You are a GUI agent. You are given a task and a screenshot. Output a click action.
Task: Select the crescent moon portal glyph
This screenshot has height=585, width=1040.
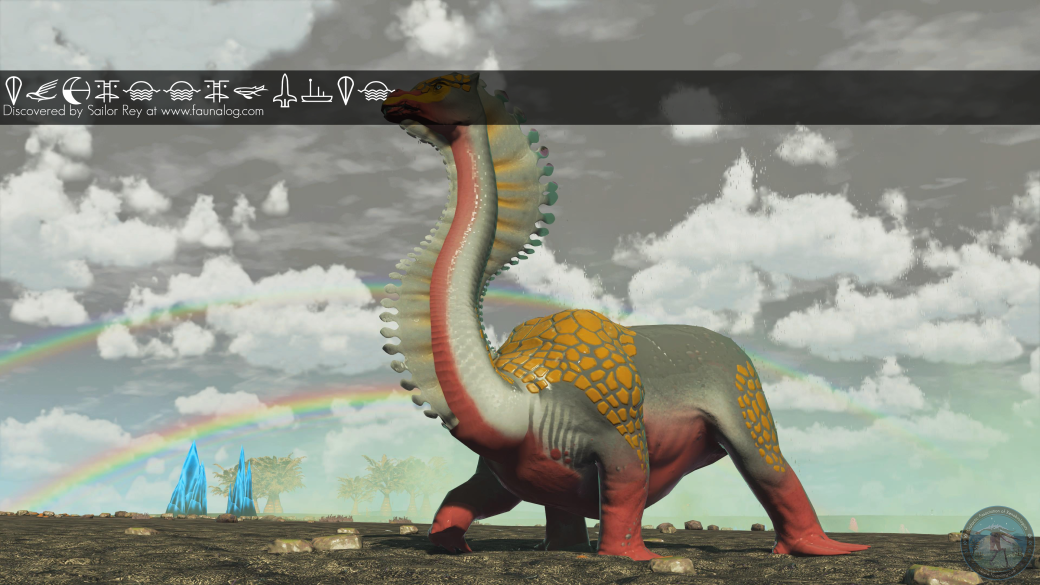(x=74, y=91)
